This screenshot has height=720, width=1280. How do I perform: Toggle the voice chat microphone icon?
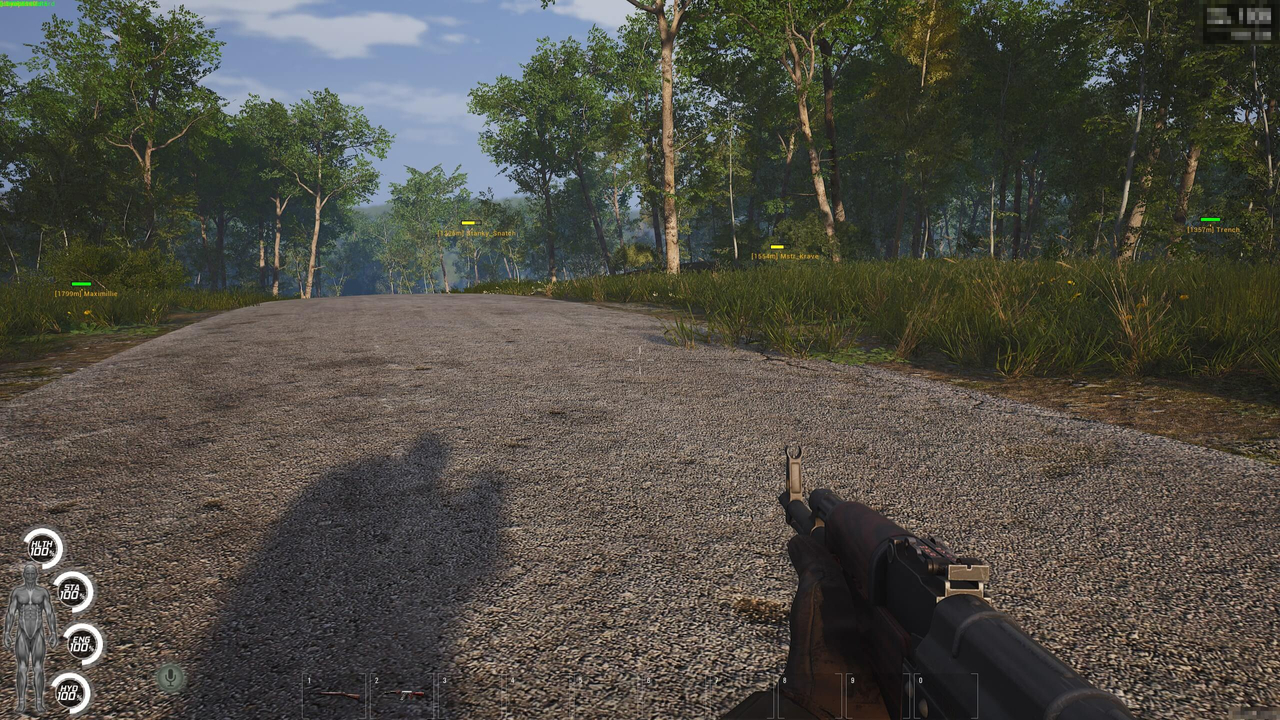[171, 679]
